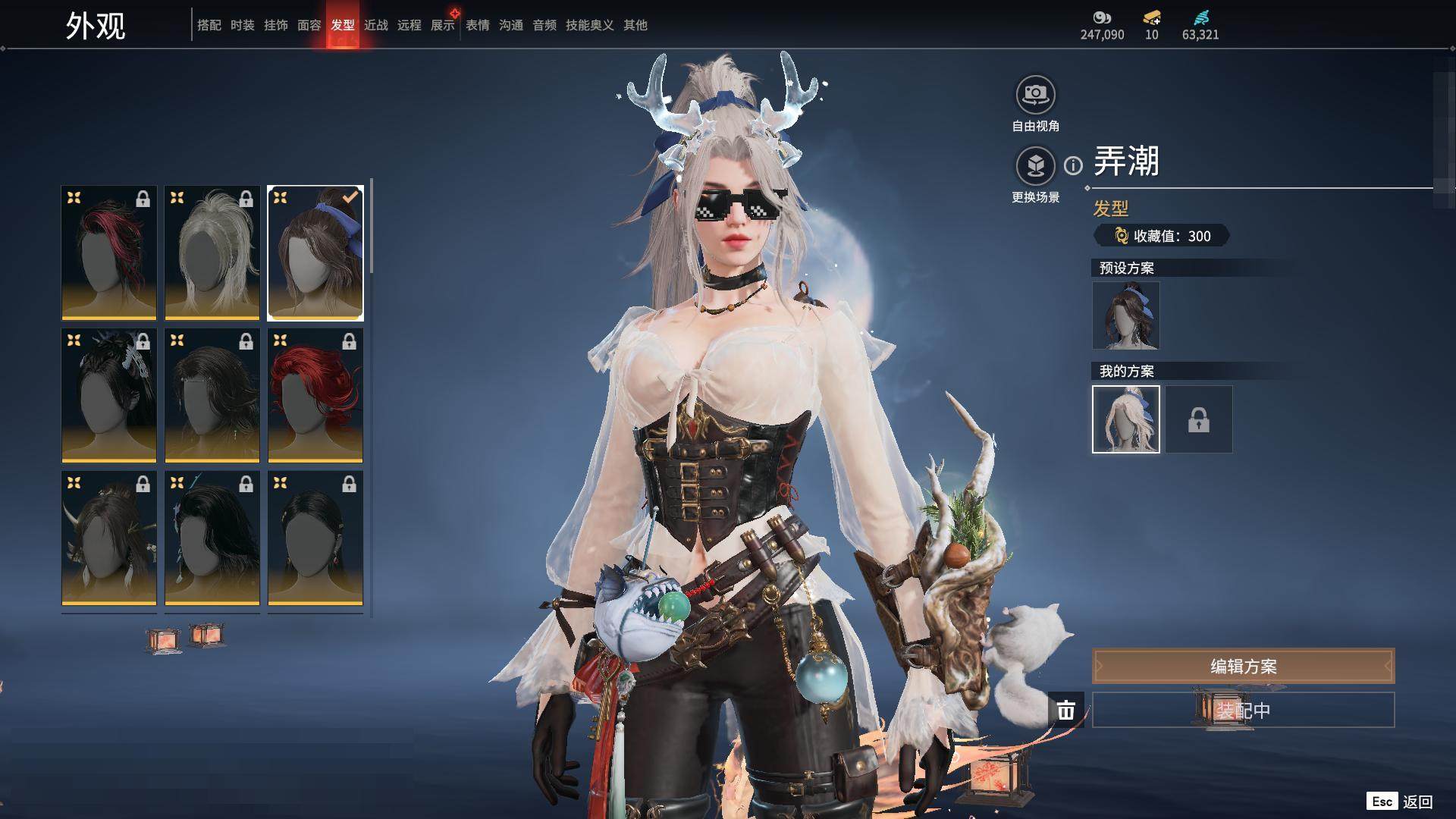Click the 编辑方案 edit scheme button
Screen dimensions: 1456x819
click(1243, 667)
